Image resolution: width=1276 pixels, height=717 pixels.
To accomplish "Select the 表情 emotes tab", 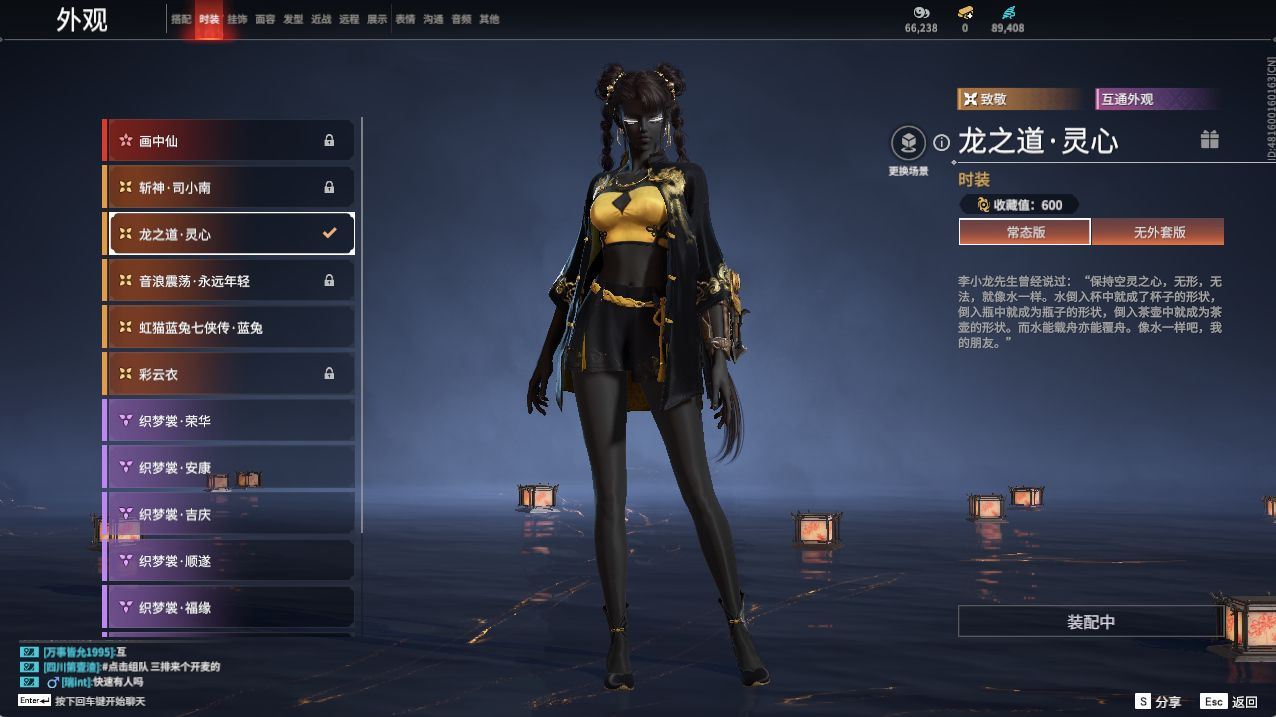I will point(405,19).
